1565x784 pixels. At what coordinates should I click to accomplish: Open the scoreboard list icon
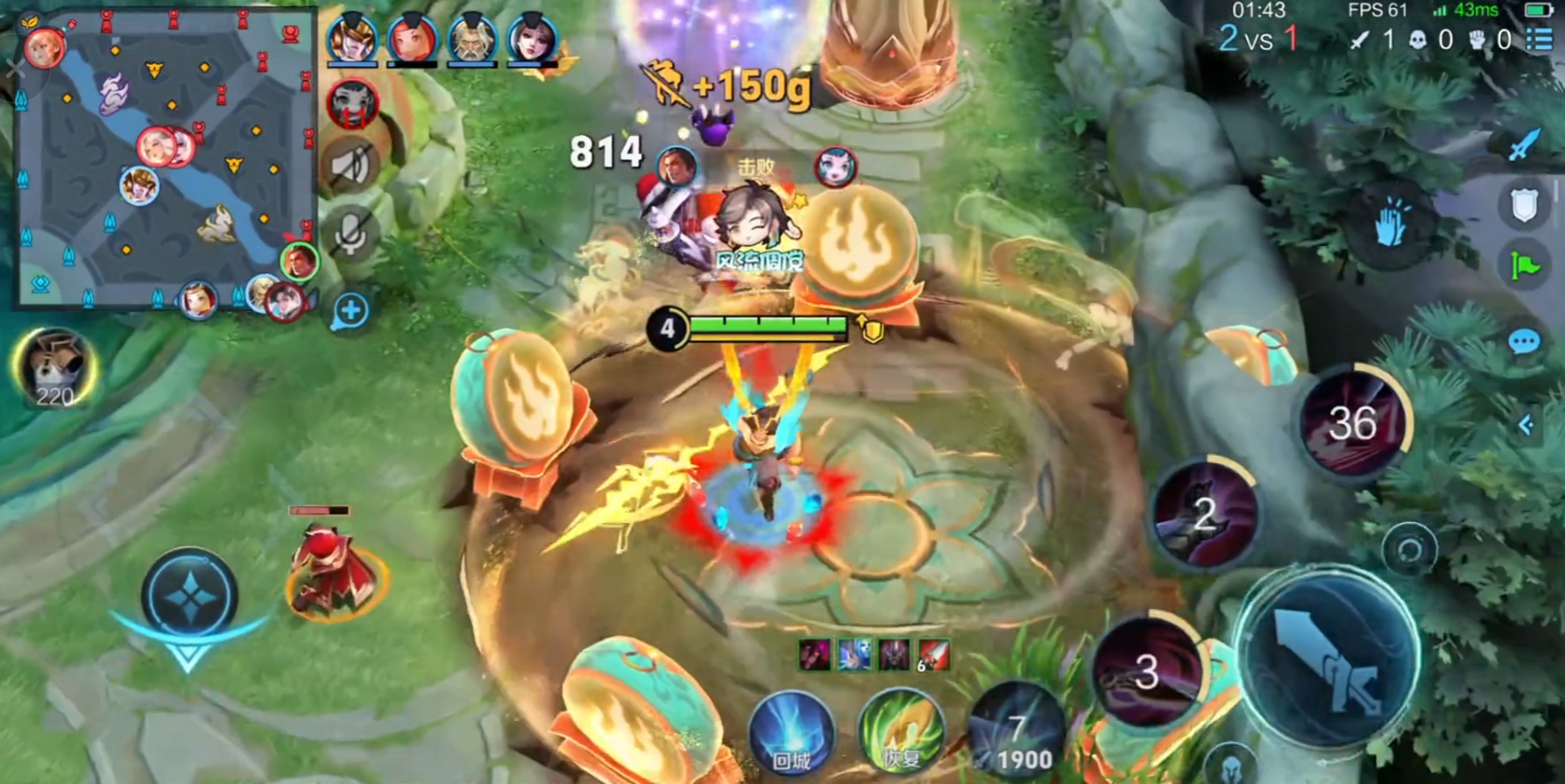tap(1540, 39)
